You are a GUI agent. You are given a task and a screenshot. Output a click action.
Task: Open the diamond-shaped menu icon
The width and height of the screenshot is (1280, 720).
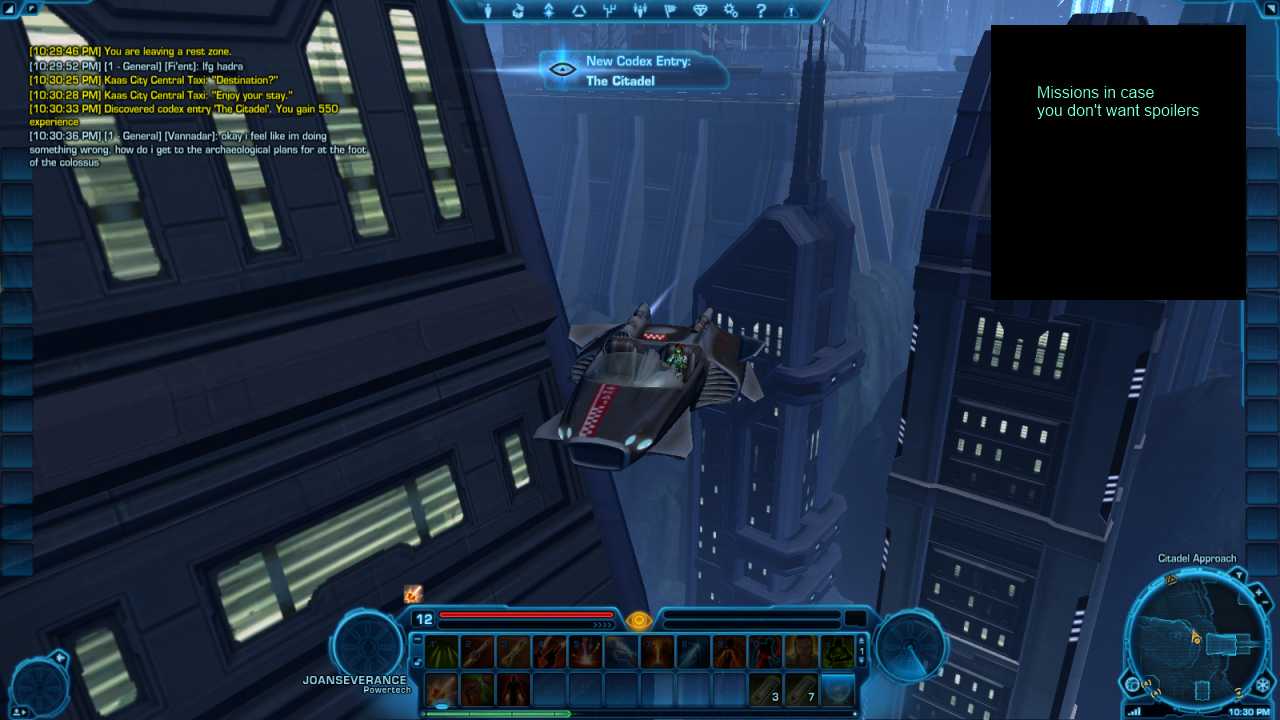pyautogui.click(x=700, y=11)
